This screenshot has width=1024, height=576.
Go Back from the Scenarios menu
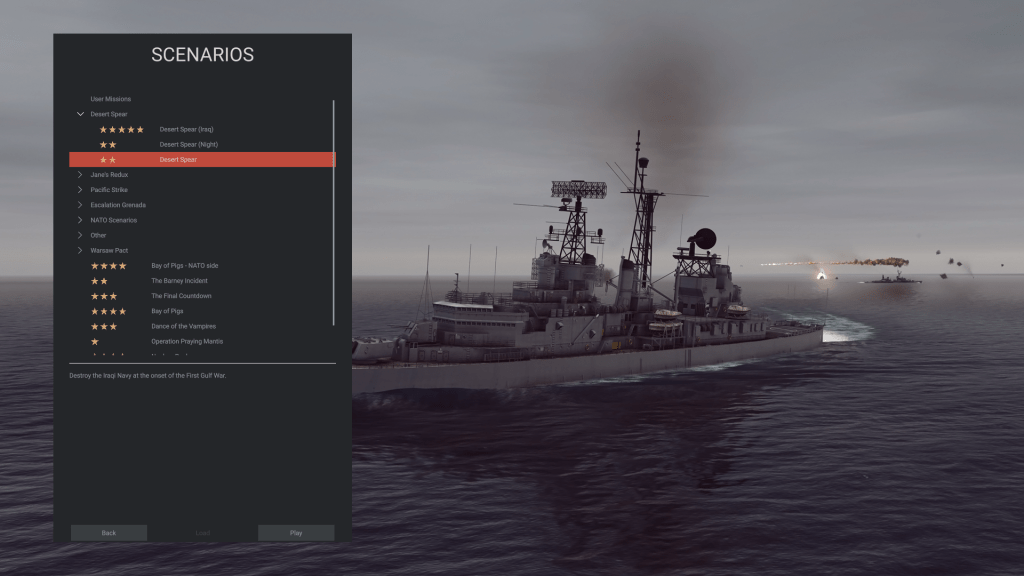click(x=109, y=533)
